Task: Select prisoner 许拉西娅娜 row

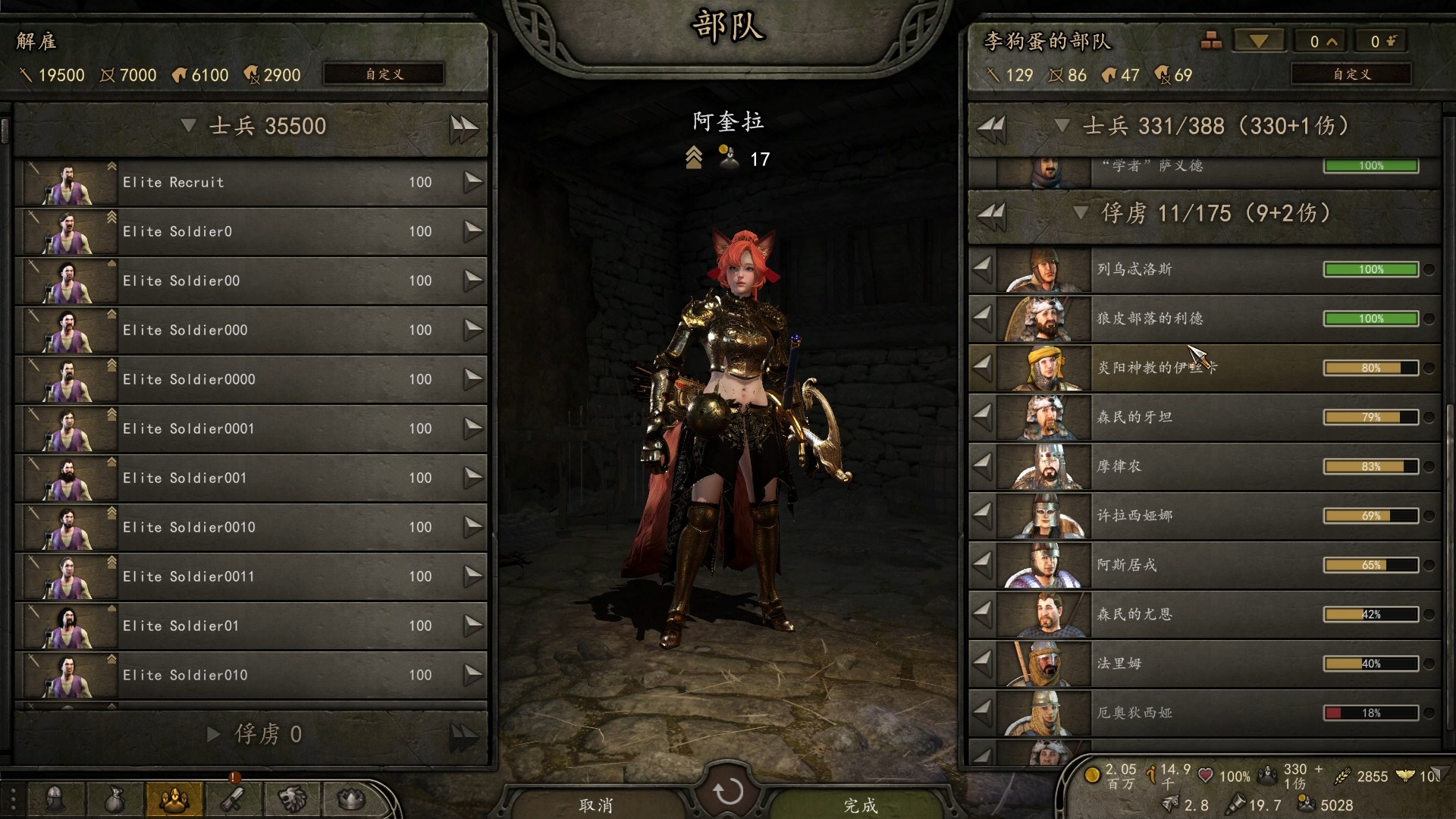Action: click(x=1206, y=516)
